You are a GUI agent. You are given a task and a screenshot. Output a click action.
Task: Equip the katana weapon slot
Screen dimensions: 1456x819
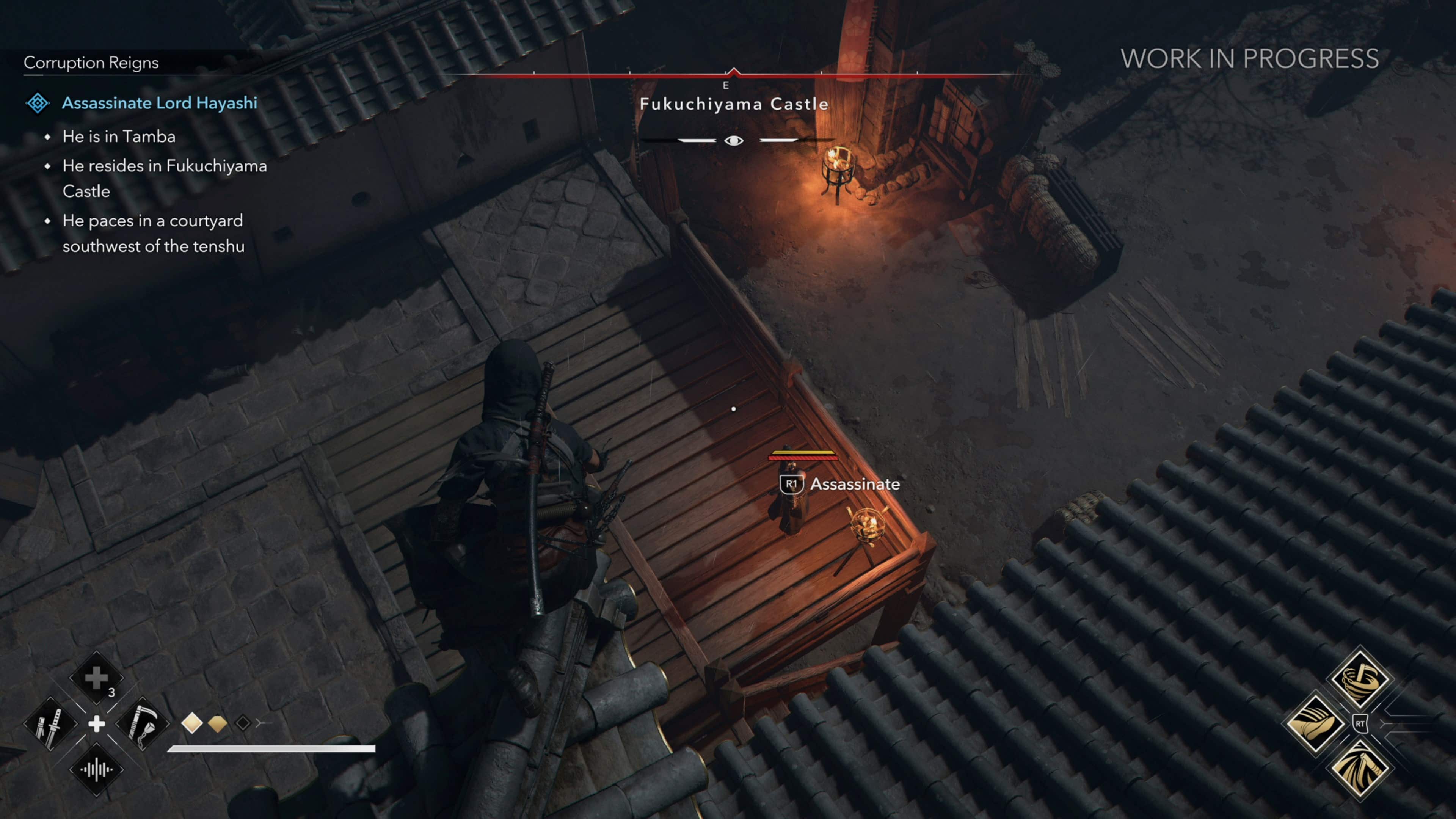pyautogui.click(x=50, y=723)
